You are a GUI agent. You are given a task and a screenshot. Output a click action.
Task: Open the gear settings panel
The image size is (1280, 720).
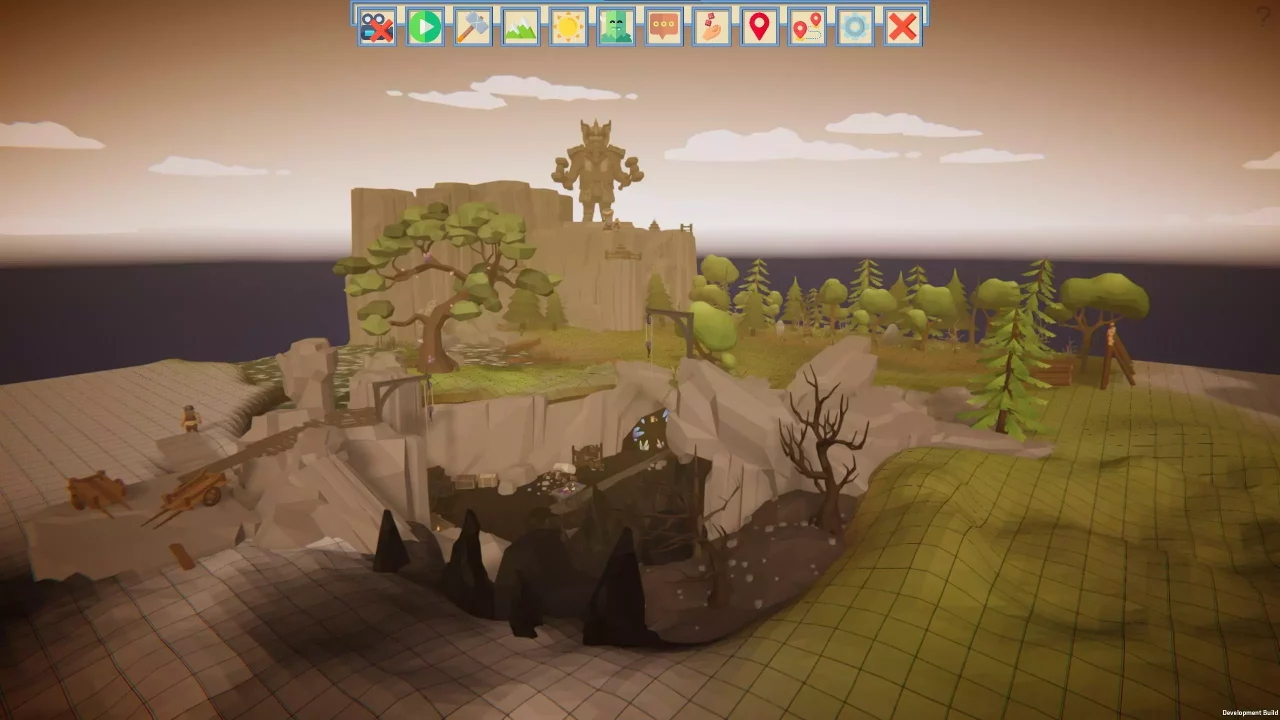tap(855, 27)
